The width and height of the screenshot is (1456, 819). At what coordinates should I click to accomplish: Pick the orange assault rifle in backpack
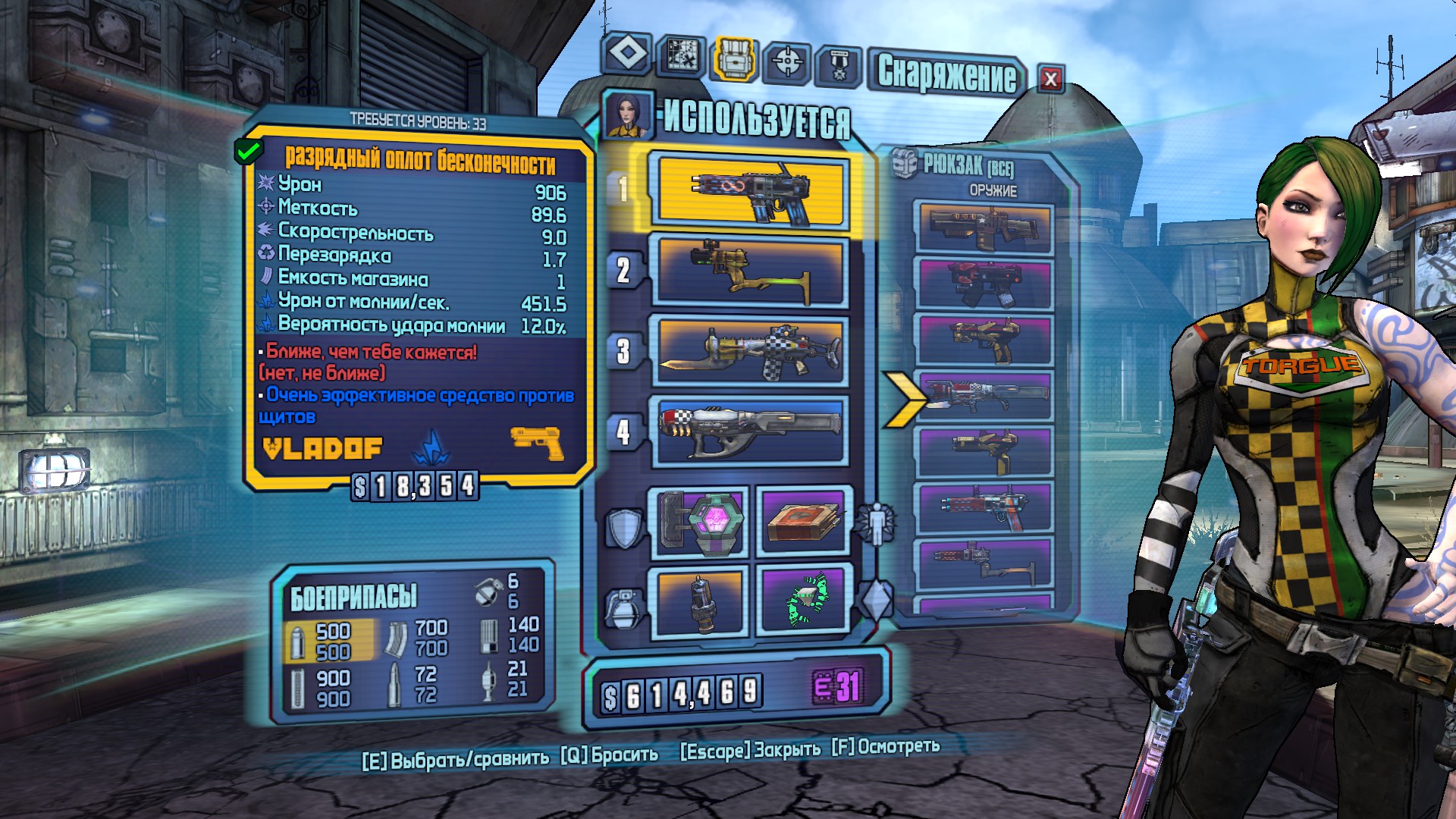click(x=984, y=227)
